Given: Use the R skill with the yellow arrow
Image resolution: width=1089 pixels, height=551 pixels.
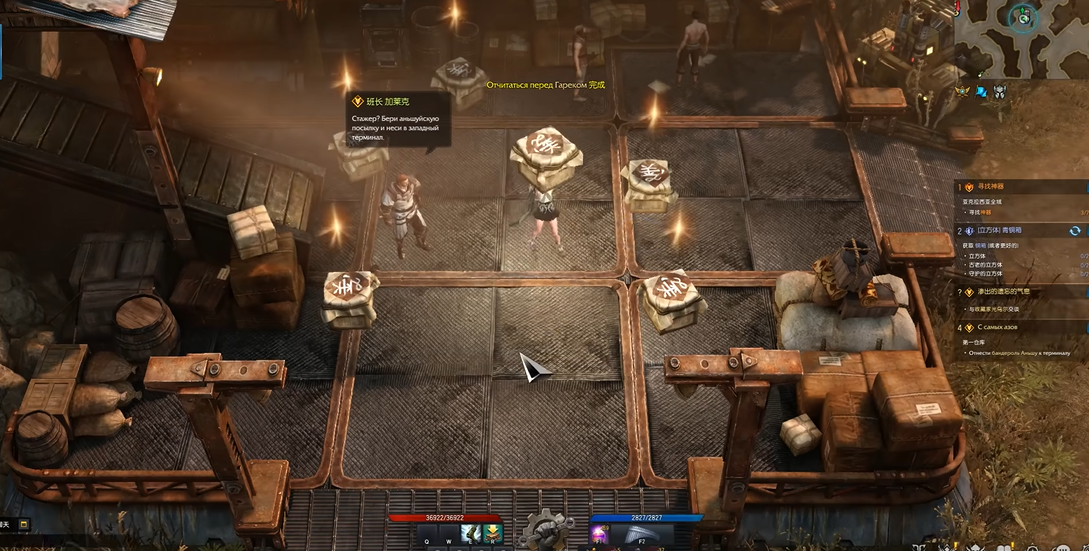Looking at the screenshot, I should [x=492, y=534].
